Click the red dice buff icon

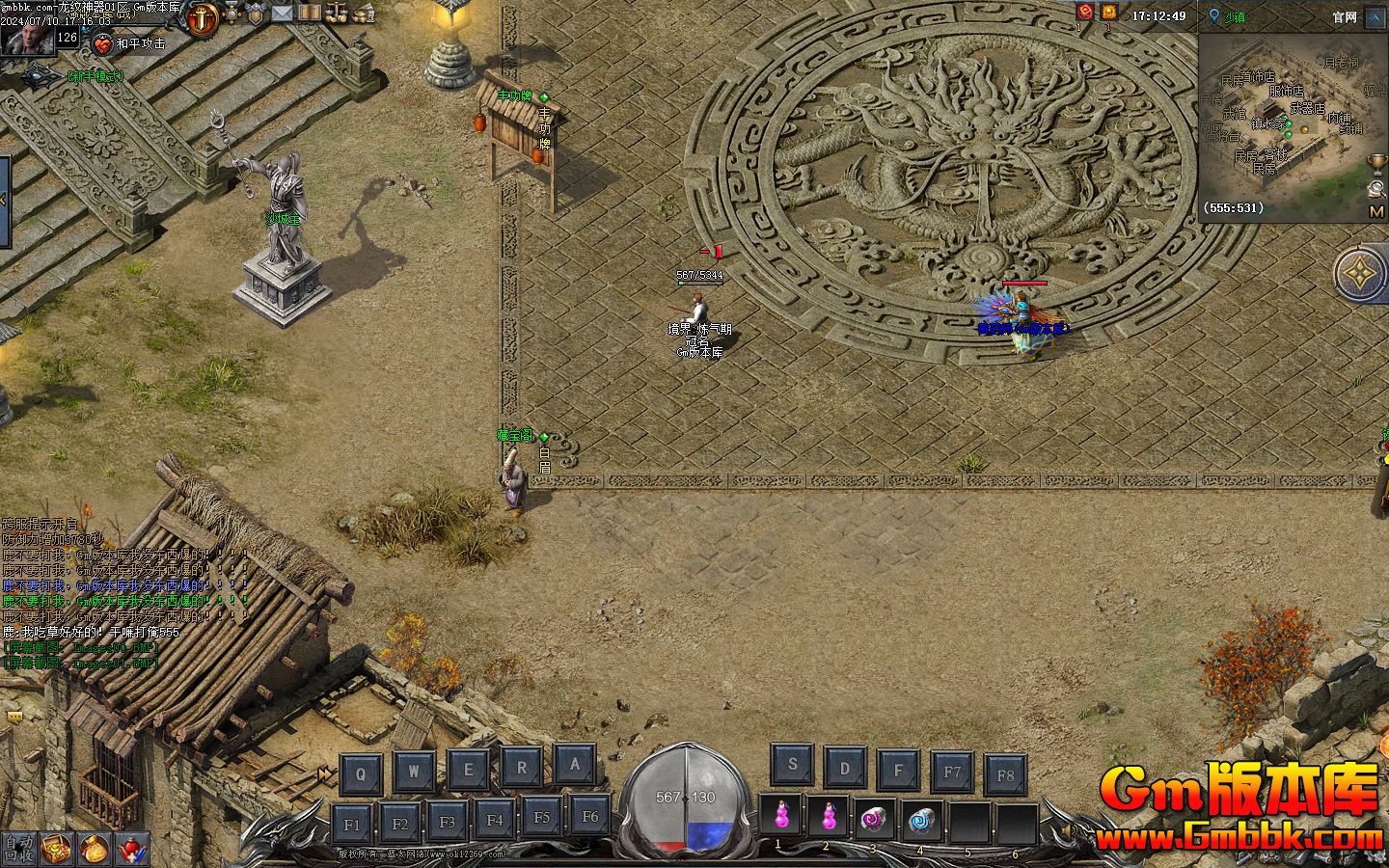tap(1085, 13)
